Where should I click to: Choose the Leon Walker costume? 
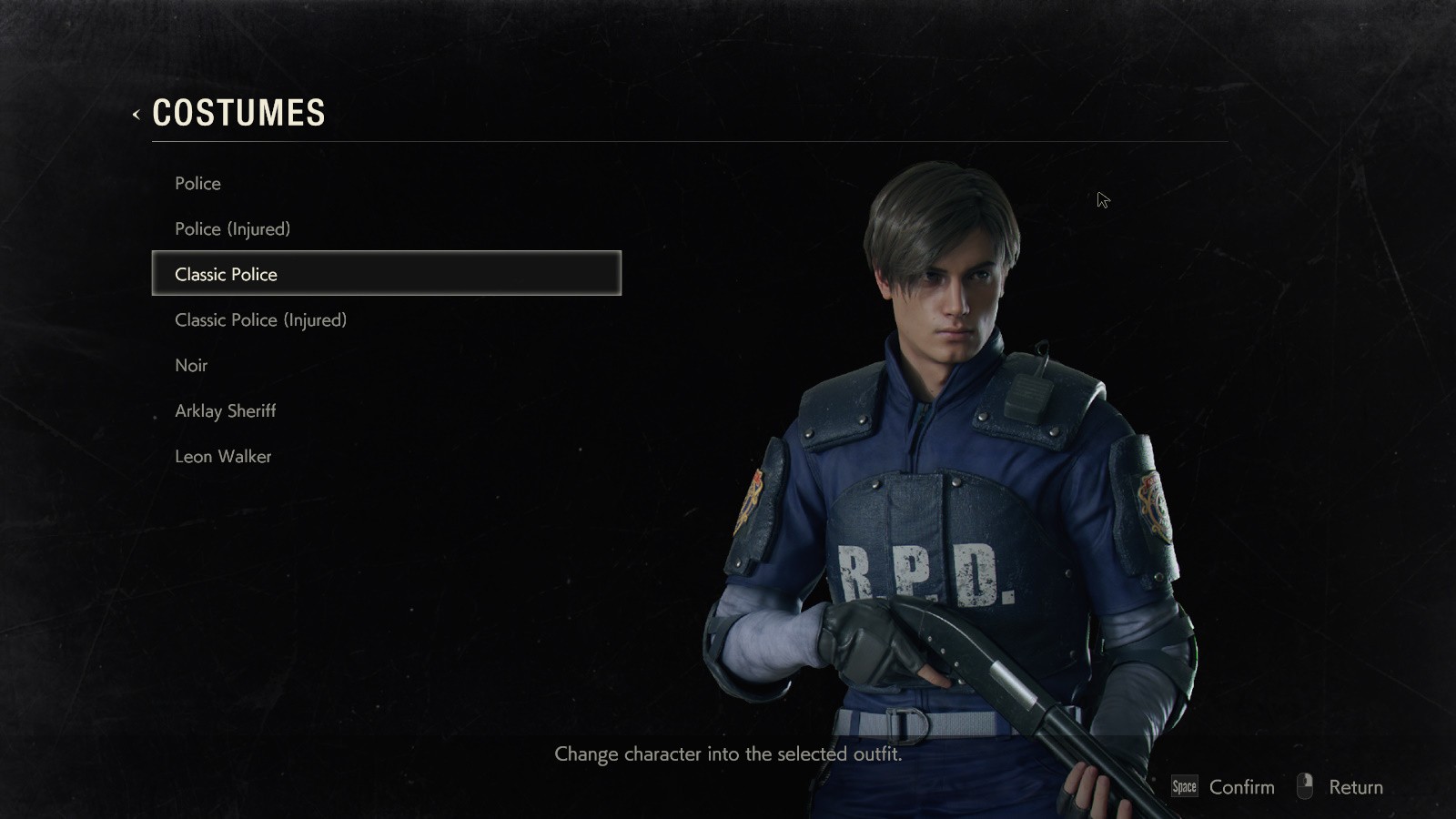point(223,457)
